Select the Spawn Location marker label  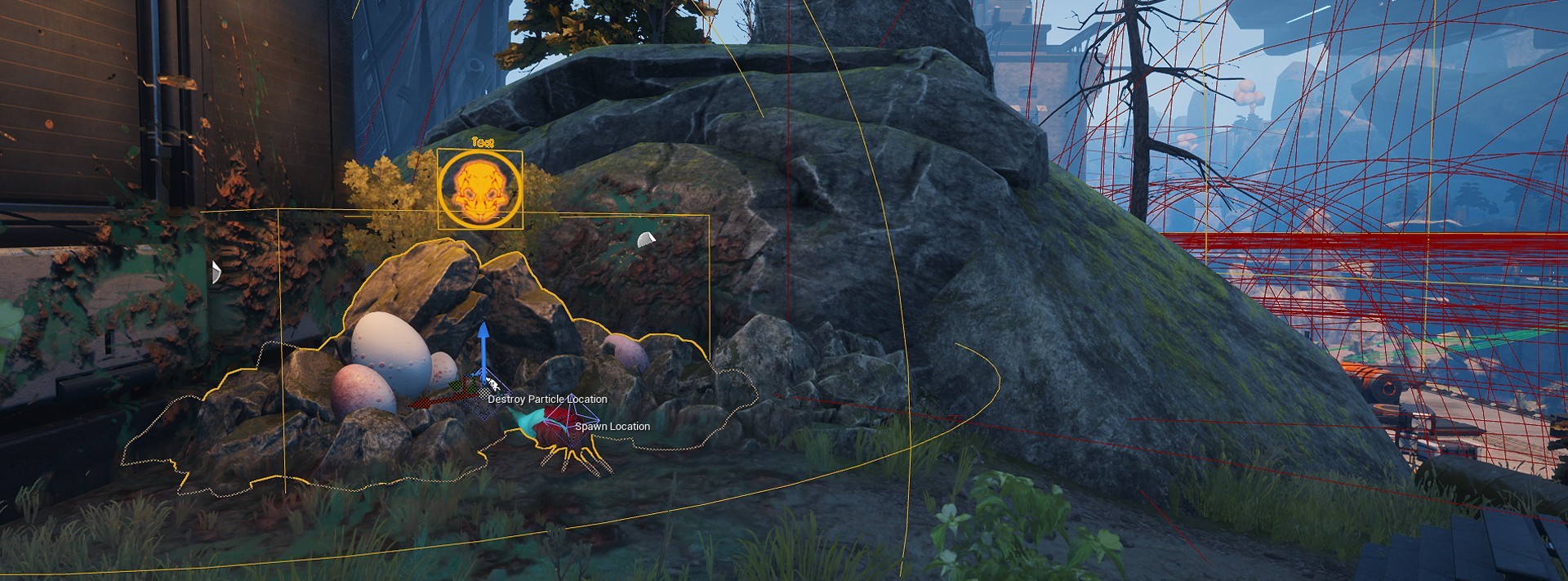[x=612, y=427]
